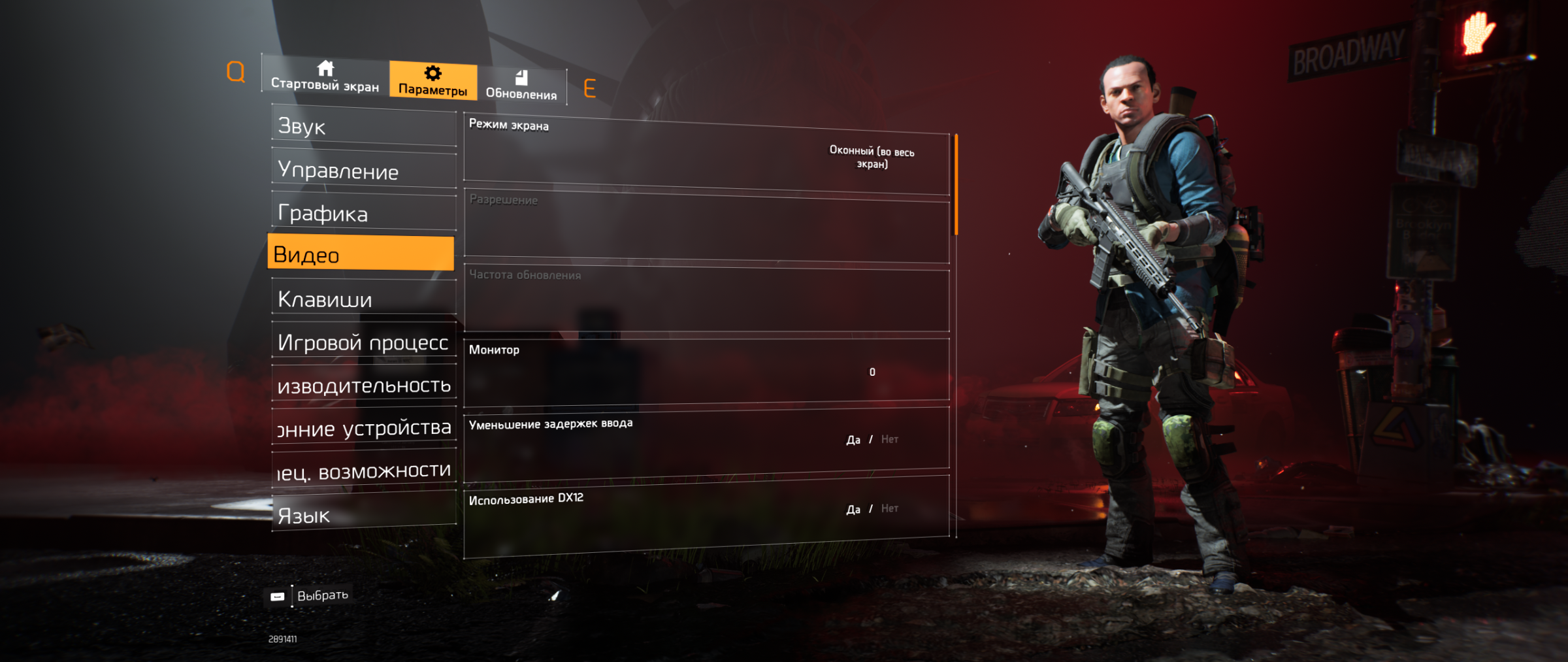Viewport: 1568px width, 662px height.
Task: Change the Режим экрана display mode
Action: (871, 157)
